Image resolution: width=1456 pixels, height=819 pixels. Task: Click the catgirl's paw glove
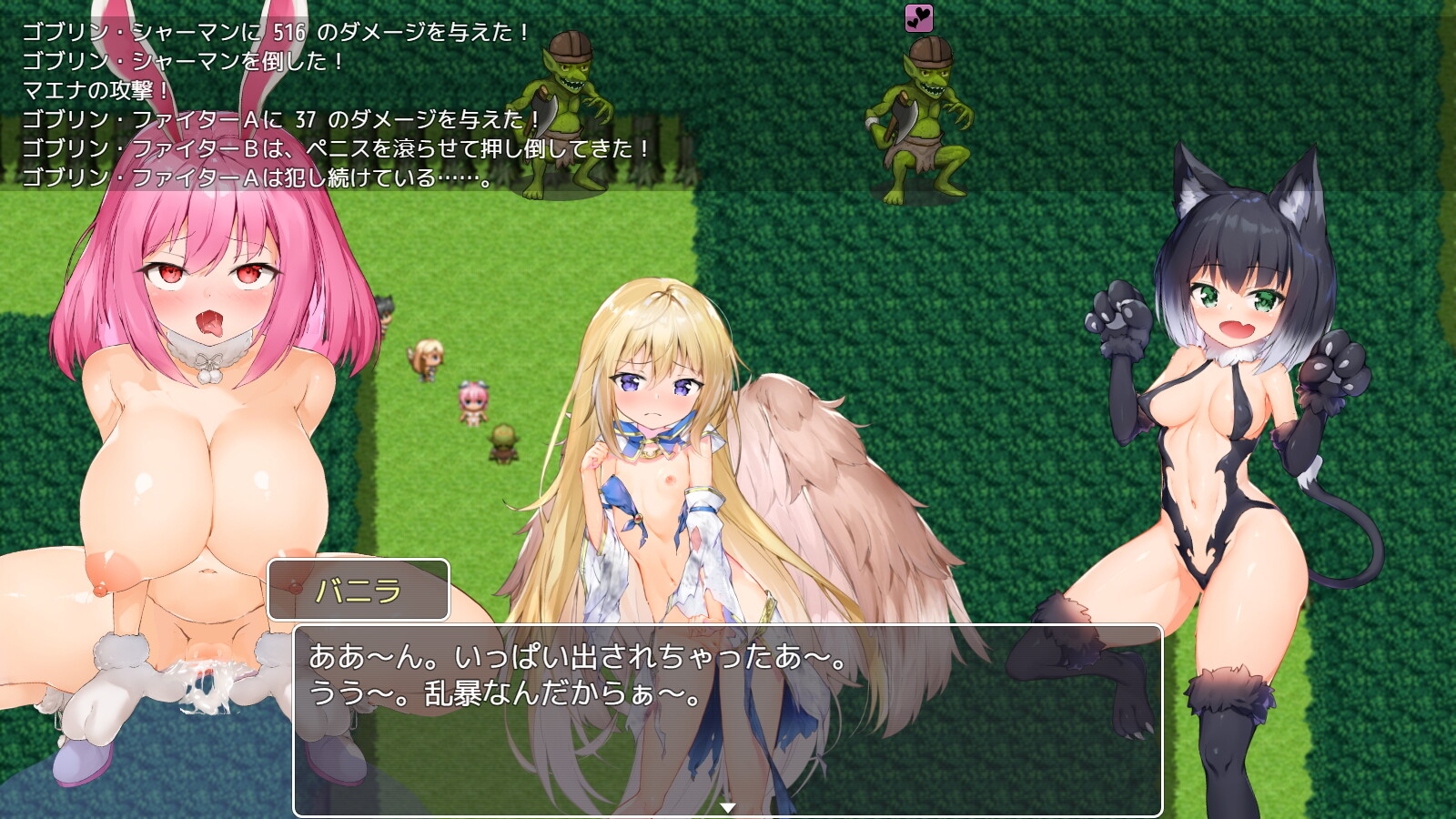pos(1118,309)
